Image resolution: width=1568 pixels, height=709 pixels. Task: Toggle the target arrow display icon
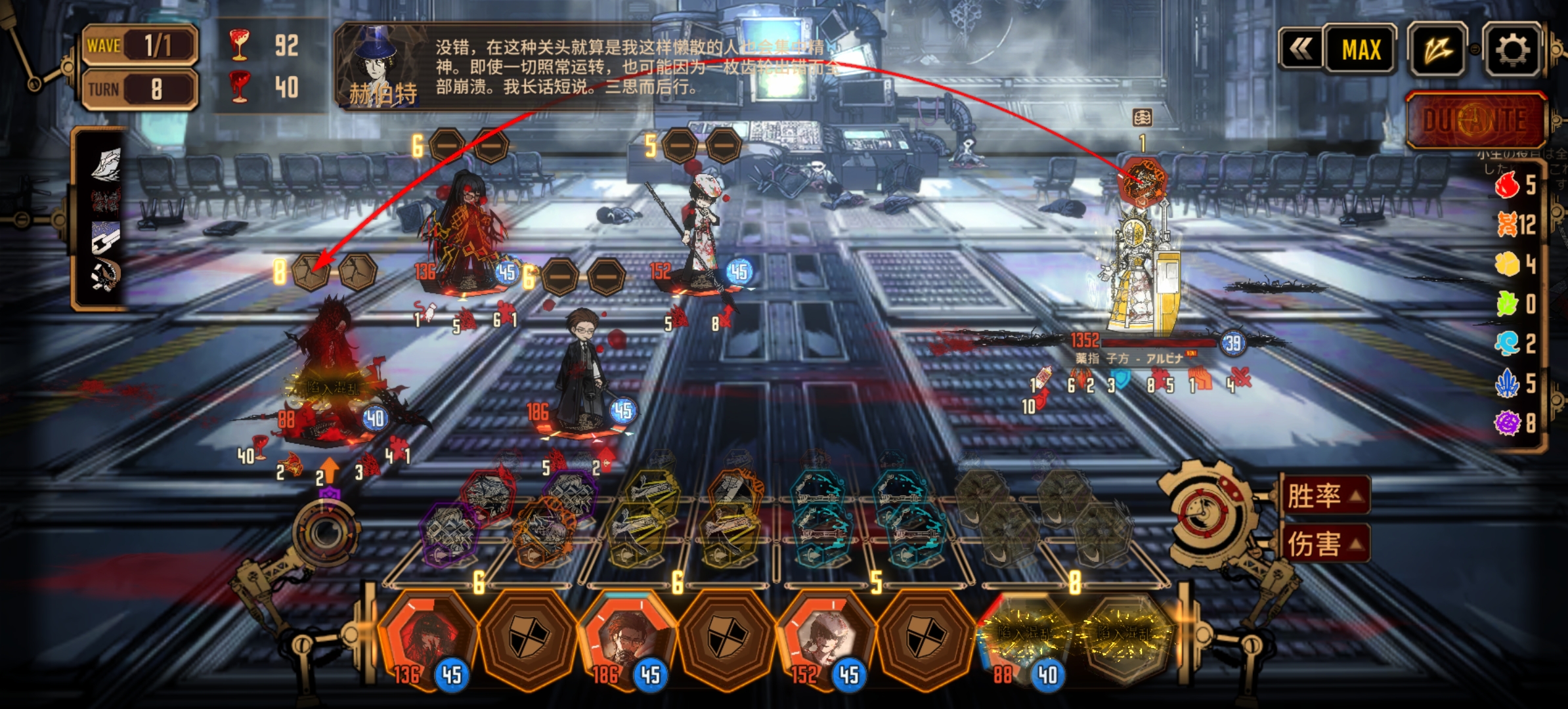(1438, 50)
